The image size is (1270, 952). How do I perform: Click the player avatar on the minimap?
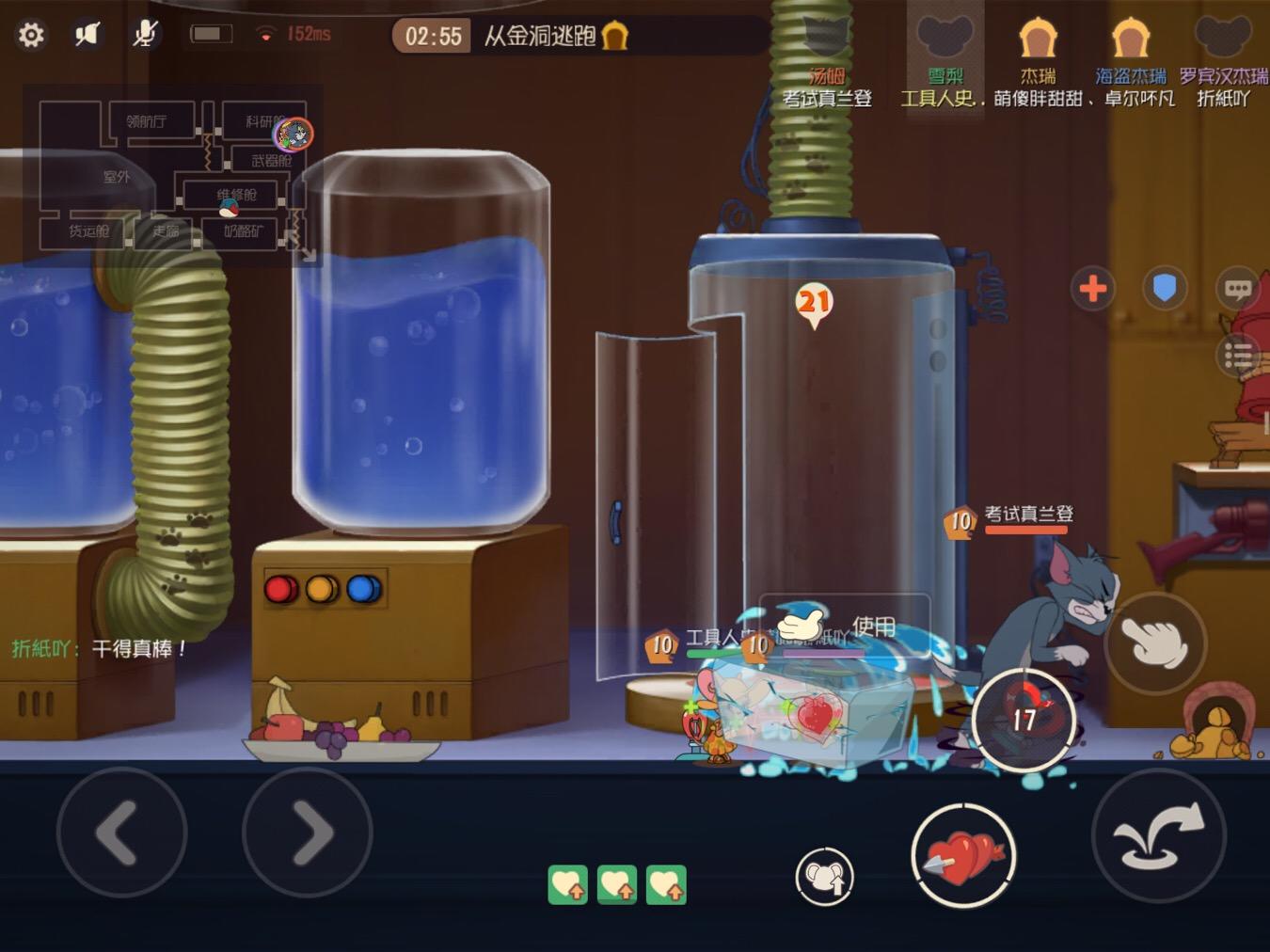coord(294,135)
